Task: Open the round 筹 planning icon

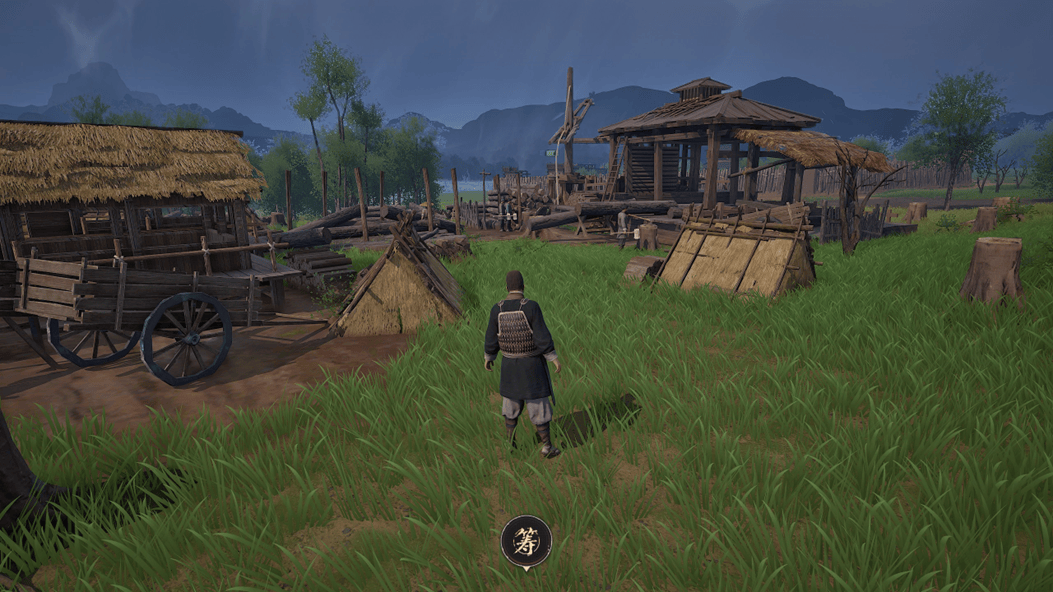Action: pyautogui.click(x=526, y=542)
